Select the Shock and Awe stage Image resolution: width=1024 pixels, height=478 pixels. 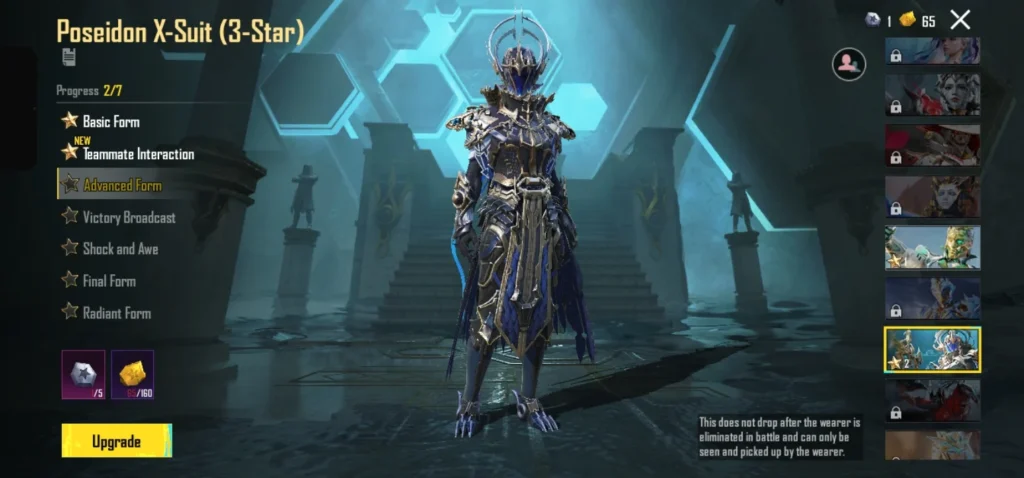pyautogui.click(x=119, y=249)
